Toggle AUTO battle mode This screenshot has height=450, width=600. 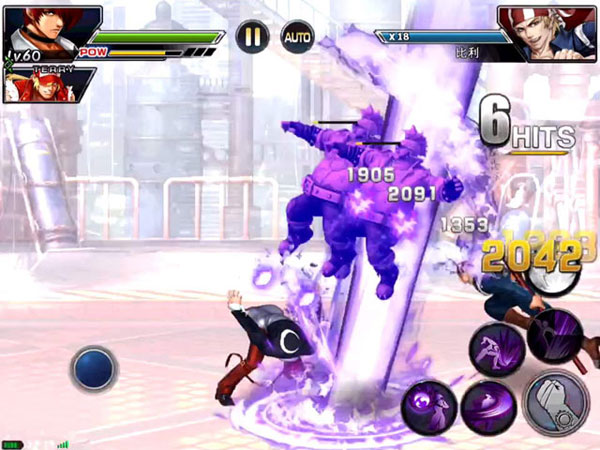pyautogui.click(x=296, y=37)
